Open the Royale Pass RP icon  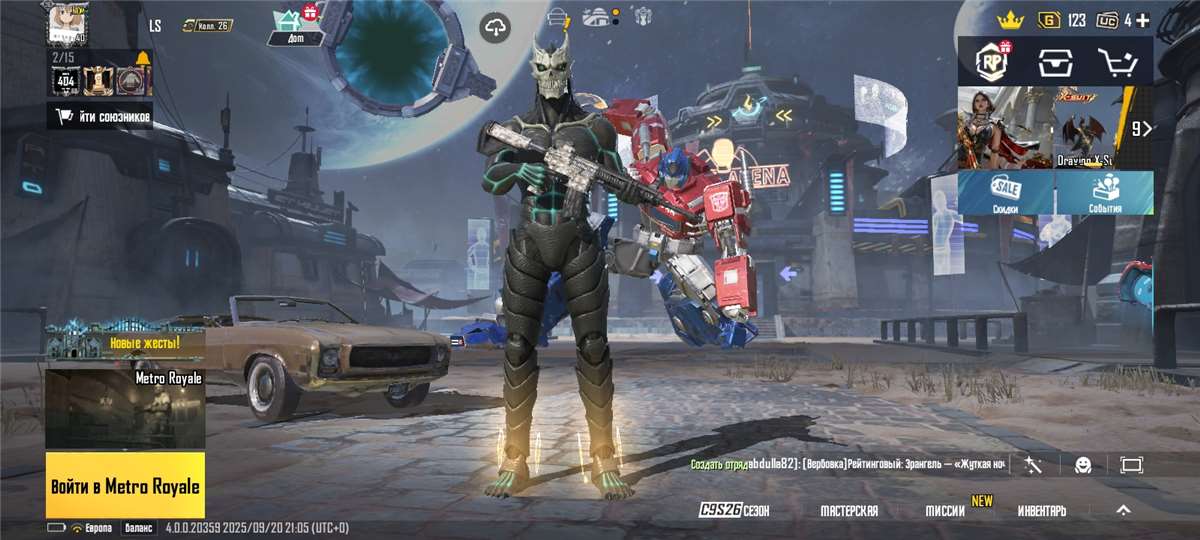991,62
